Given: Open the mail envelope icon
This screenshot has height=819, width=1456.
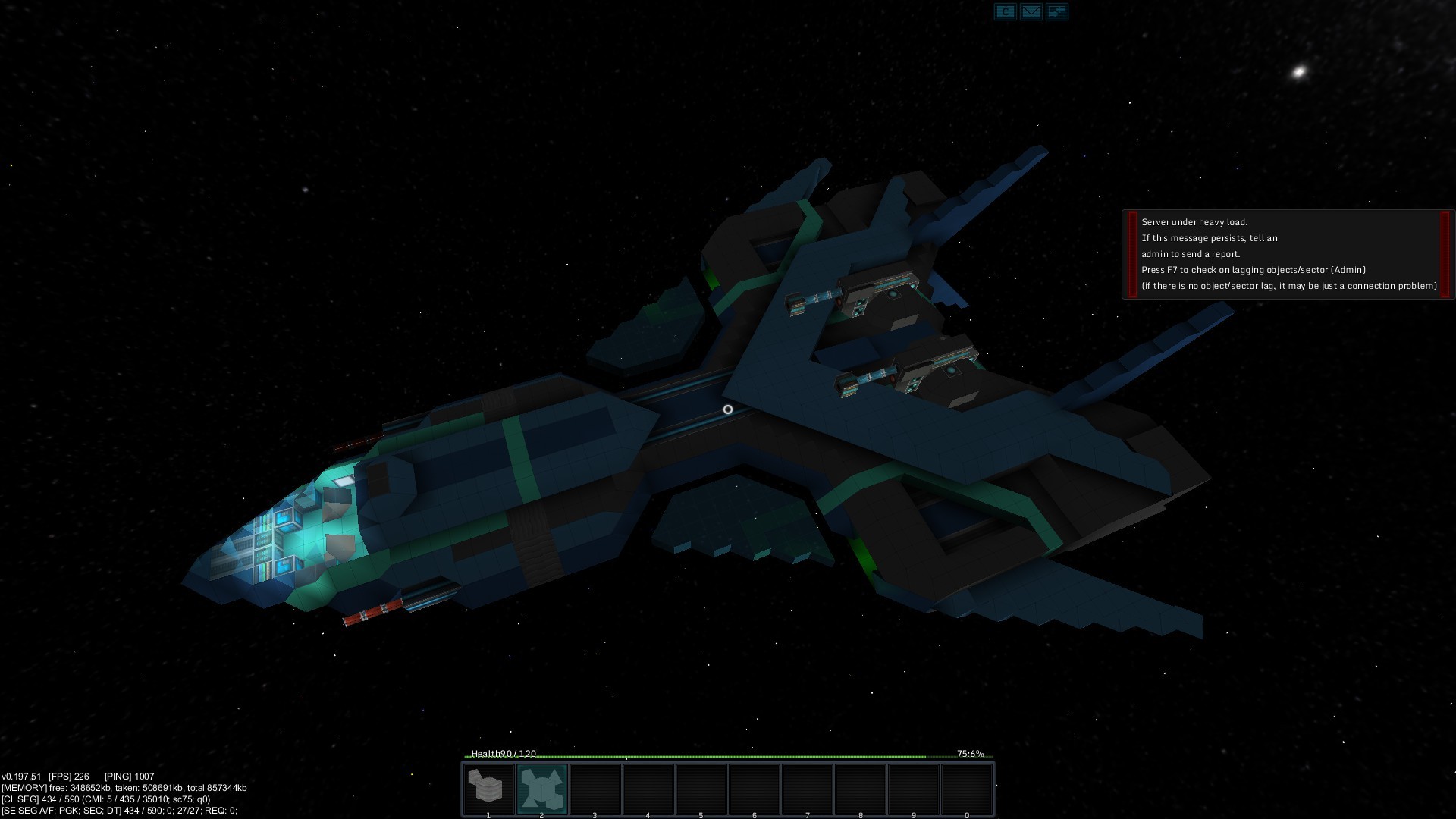Looking at the screenshot, I should click(x=1031, y=11).
